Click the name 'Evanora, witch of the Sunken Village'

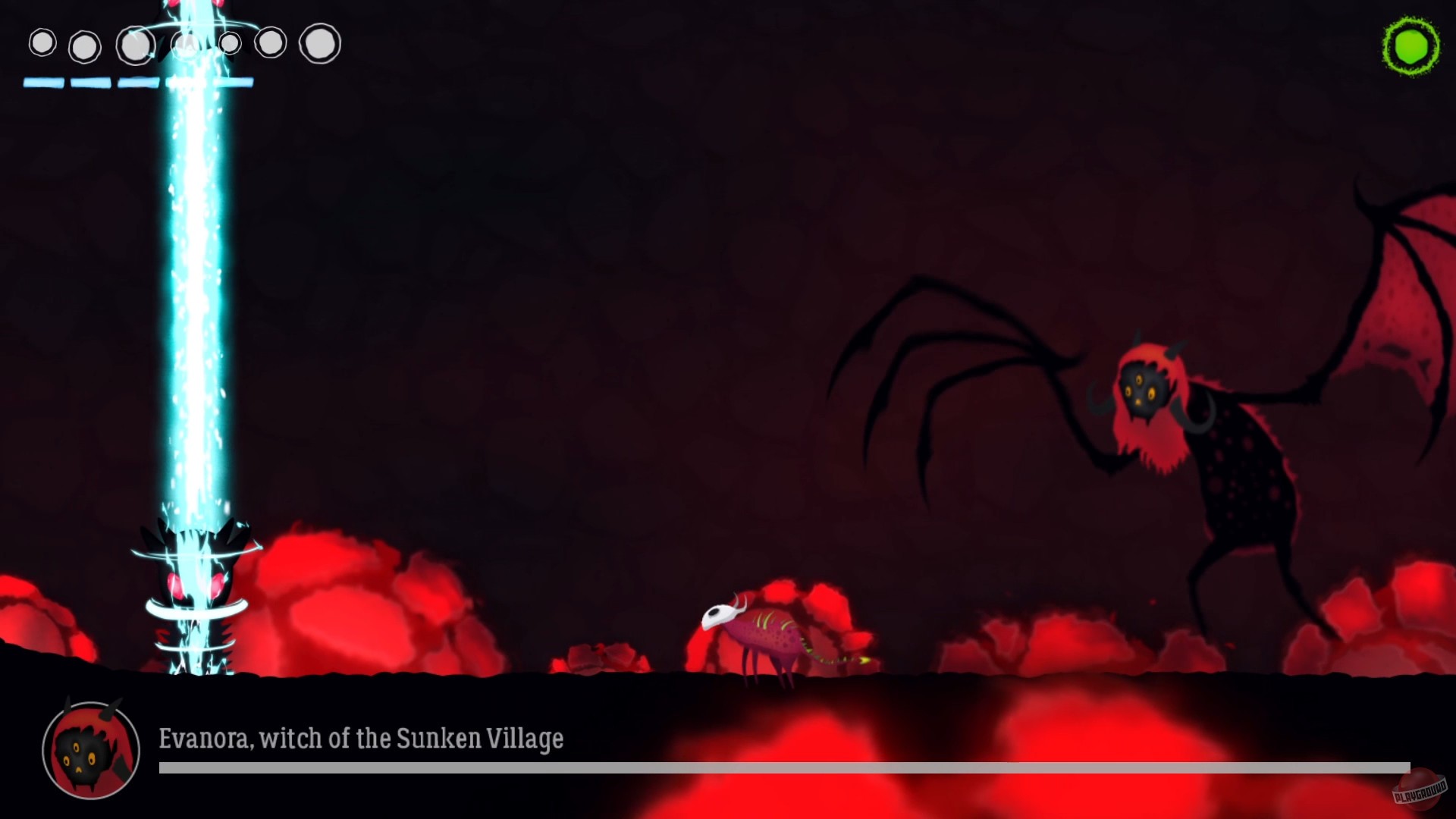[x=361, y=737]
